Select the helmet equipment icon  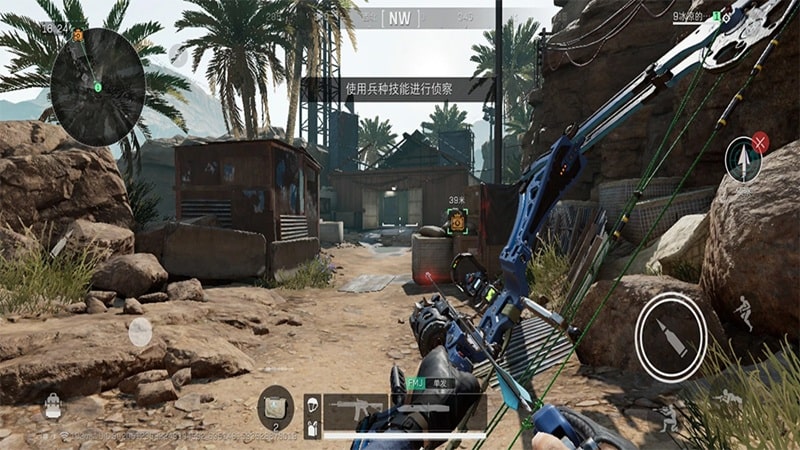[x=311, y=404]
